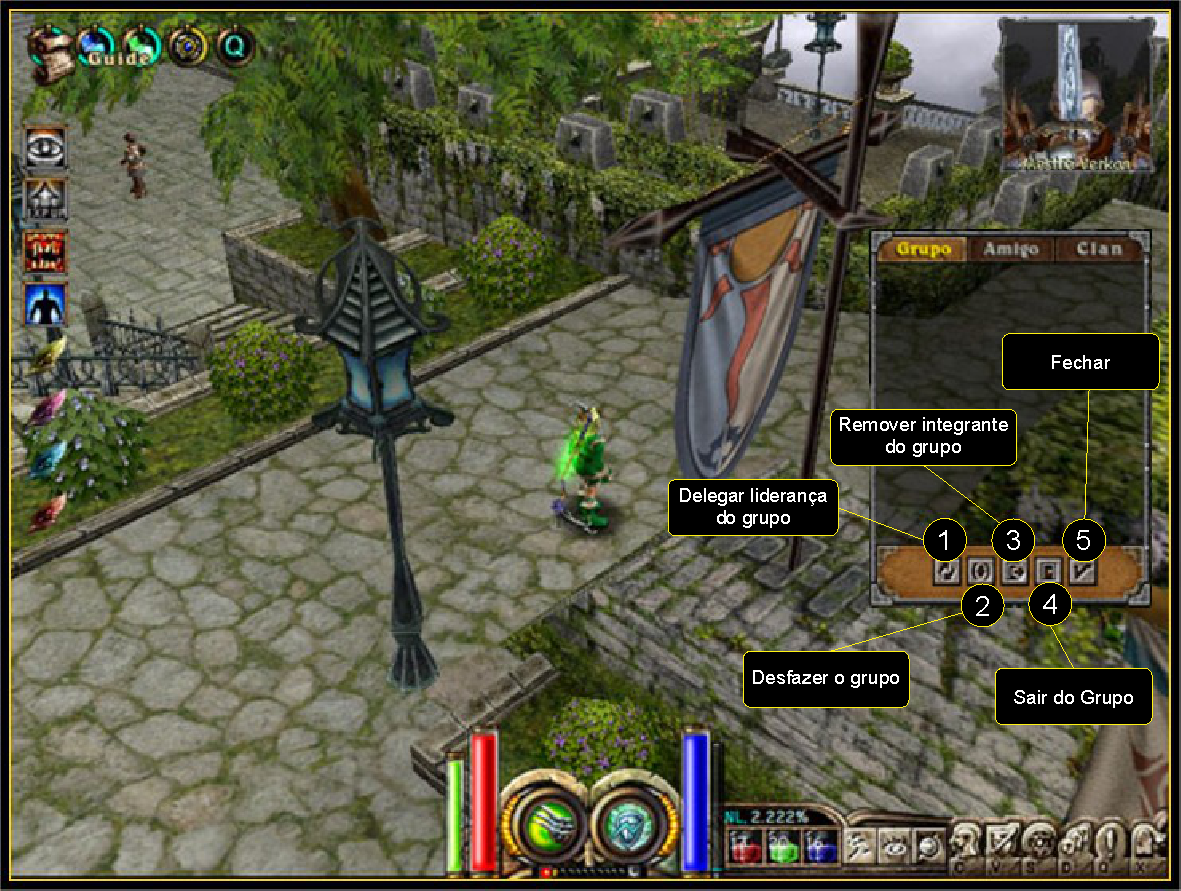Click the red demon face skill icon
Screen dimensions: 1181x891
(x=45, y=252)
